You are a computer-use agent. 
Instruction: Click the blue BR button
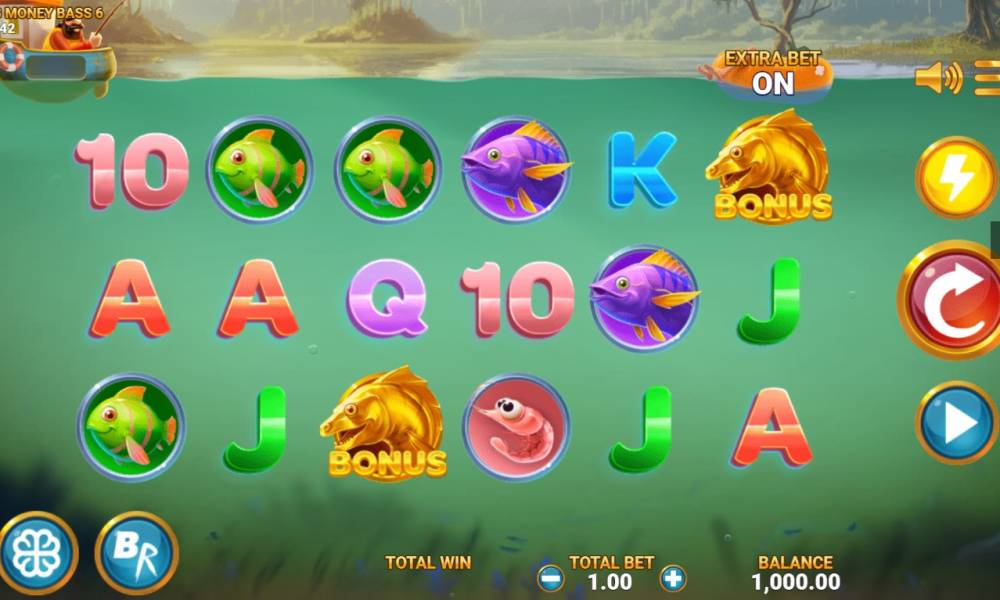coord(136,553)
